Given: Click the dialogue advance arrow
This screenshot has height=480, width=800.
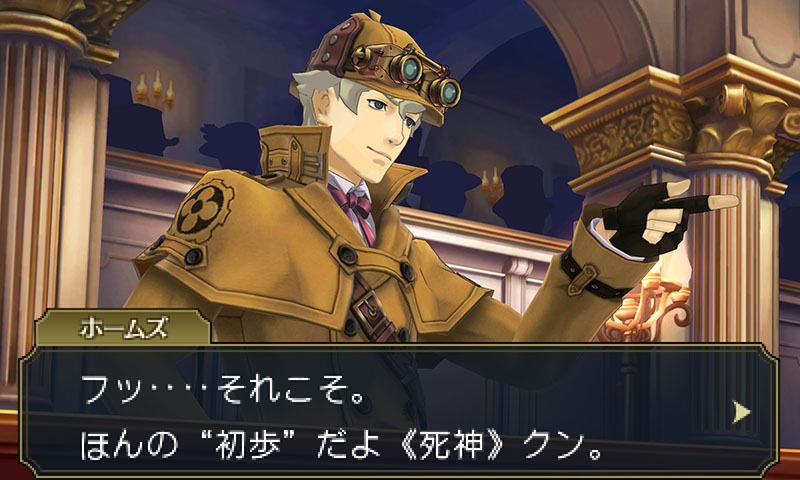Looking at the screenshot, I should (x=741, y=411).
